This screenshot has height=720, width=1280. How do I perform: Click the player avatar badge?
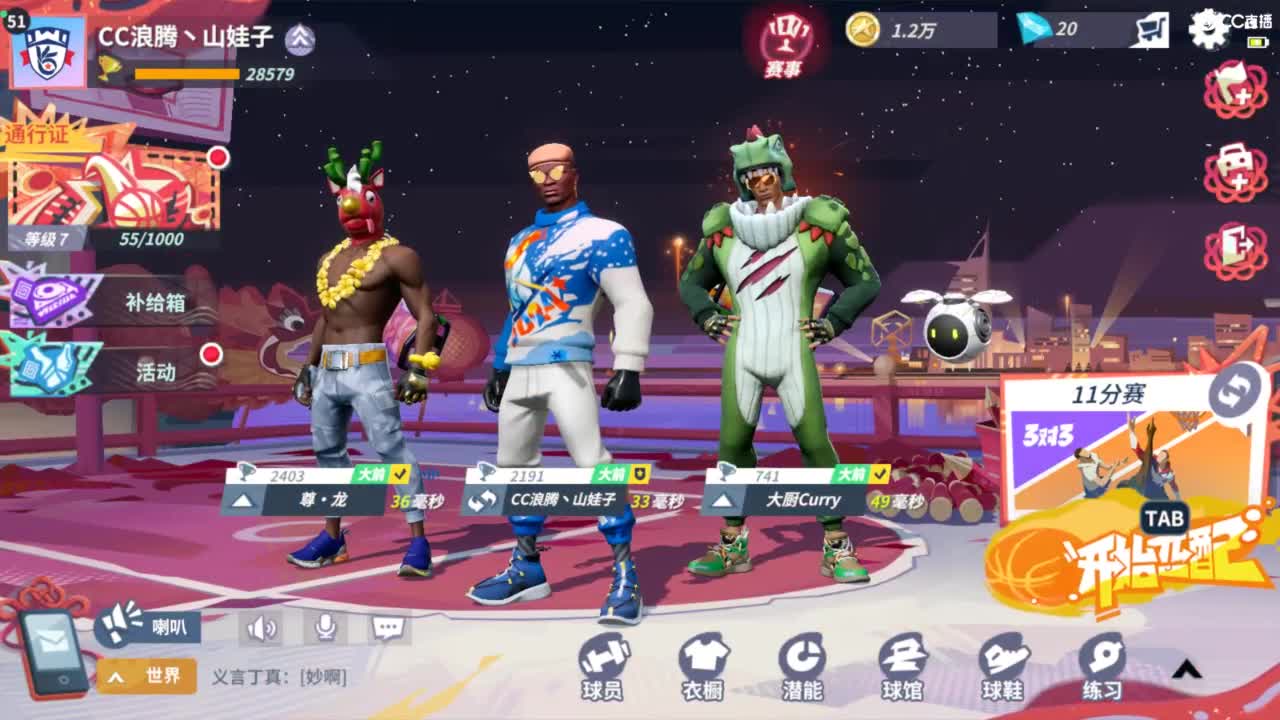pos(47,50)
